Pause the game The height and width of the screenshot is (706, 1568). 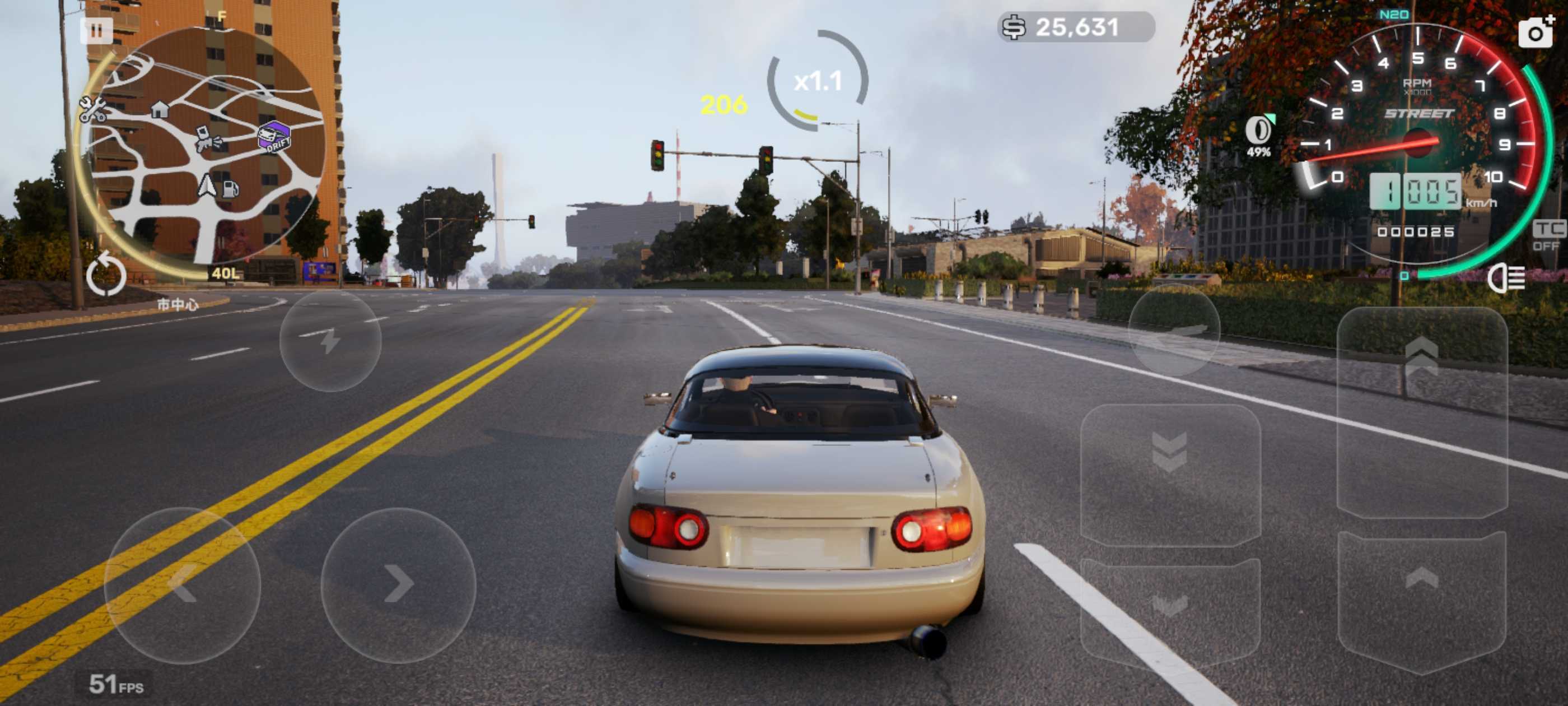coord(96,30)
